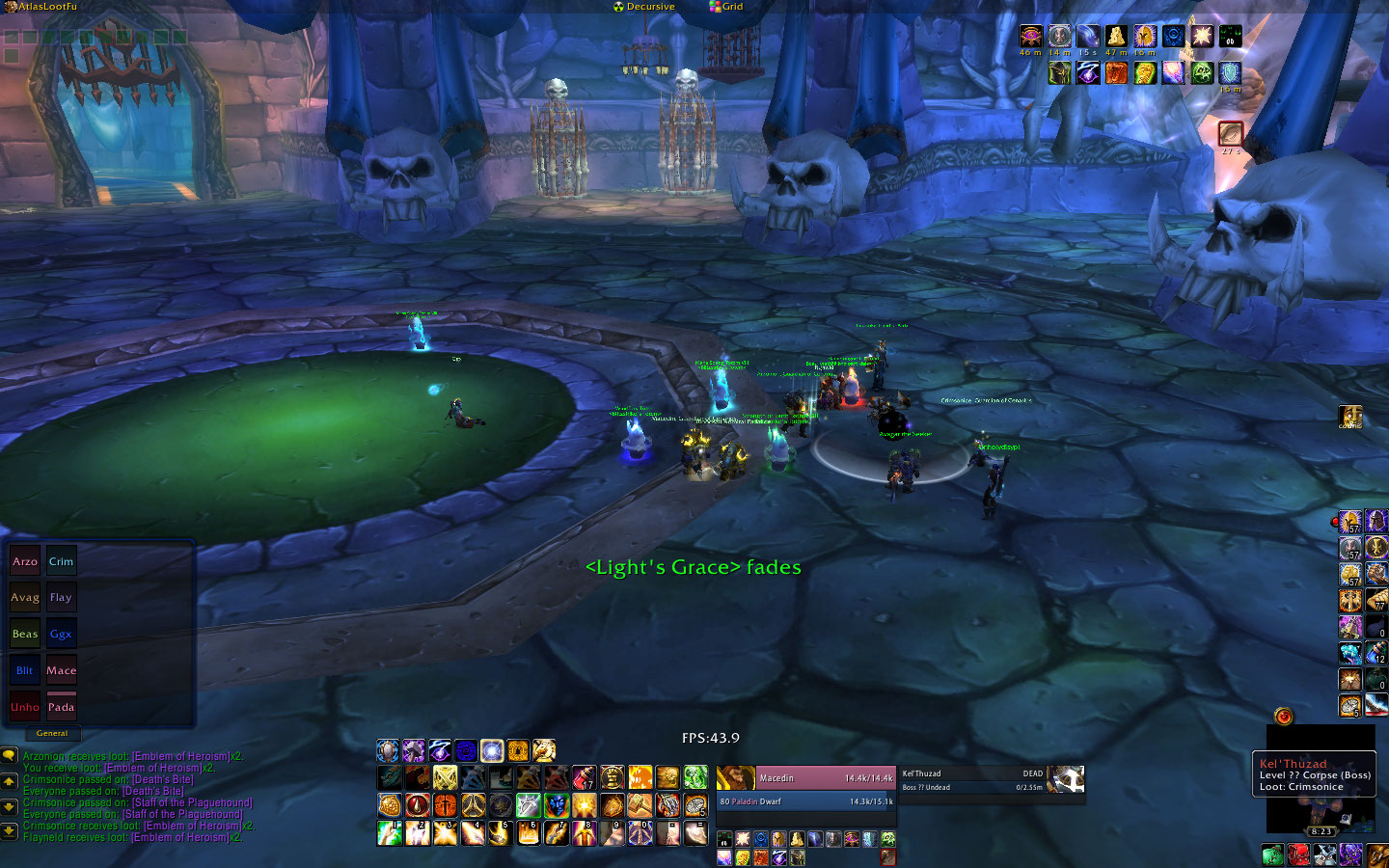Cast the ability bound to key 1
This screenshot has height=868, width=1389.
tap(390, 832)
